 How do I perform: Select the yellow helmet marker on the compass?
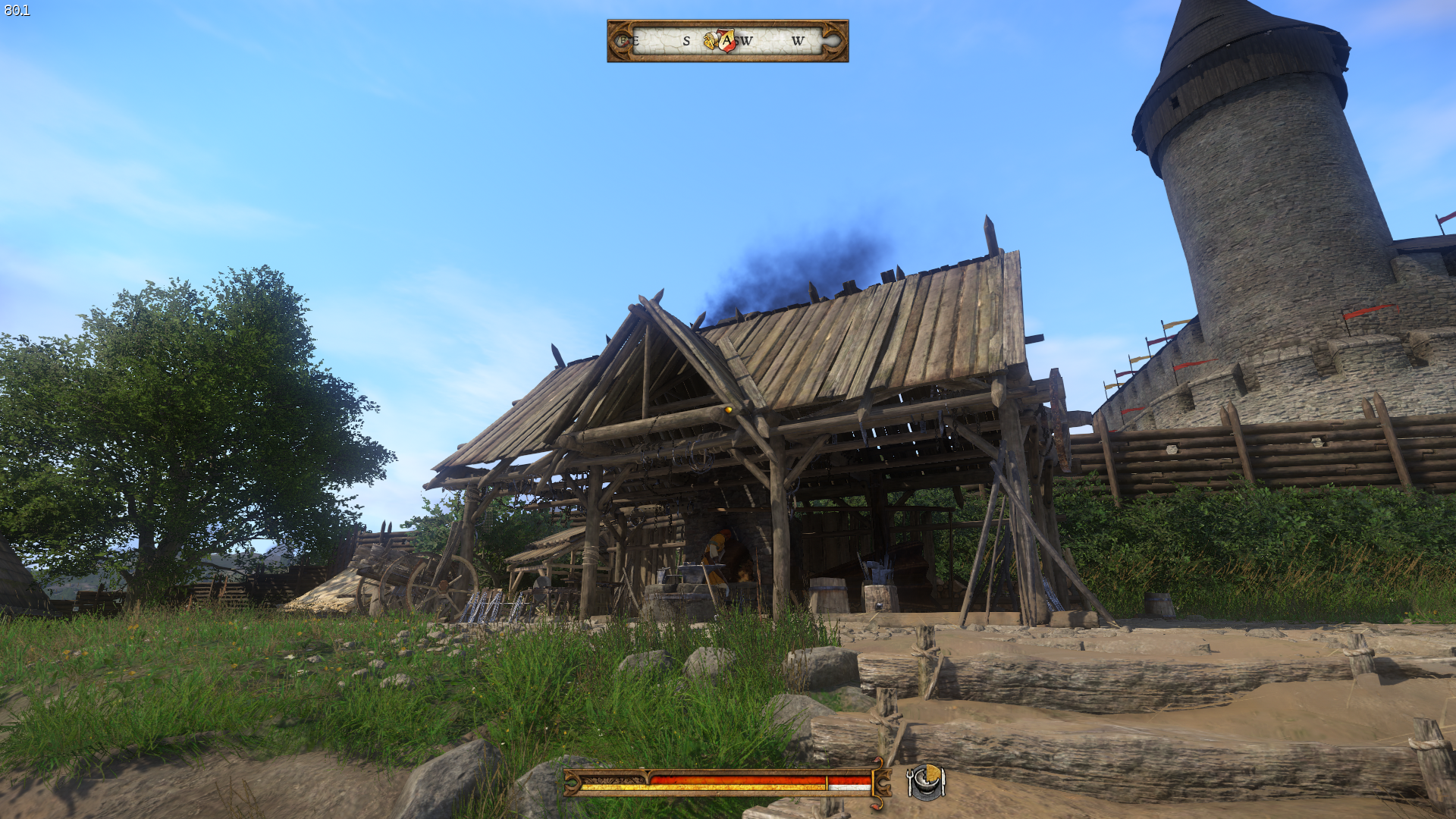[710, 41]
